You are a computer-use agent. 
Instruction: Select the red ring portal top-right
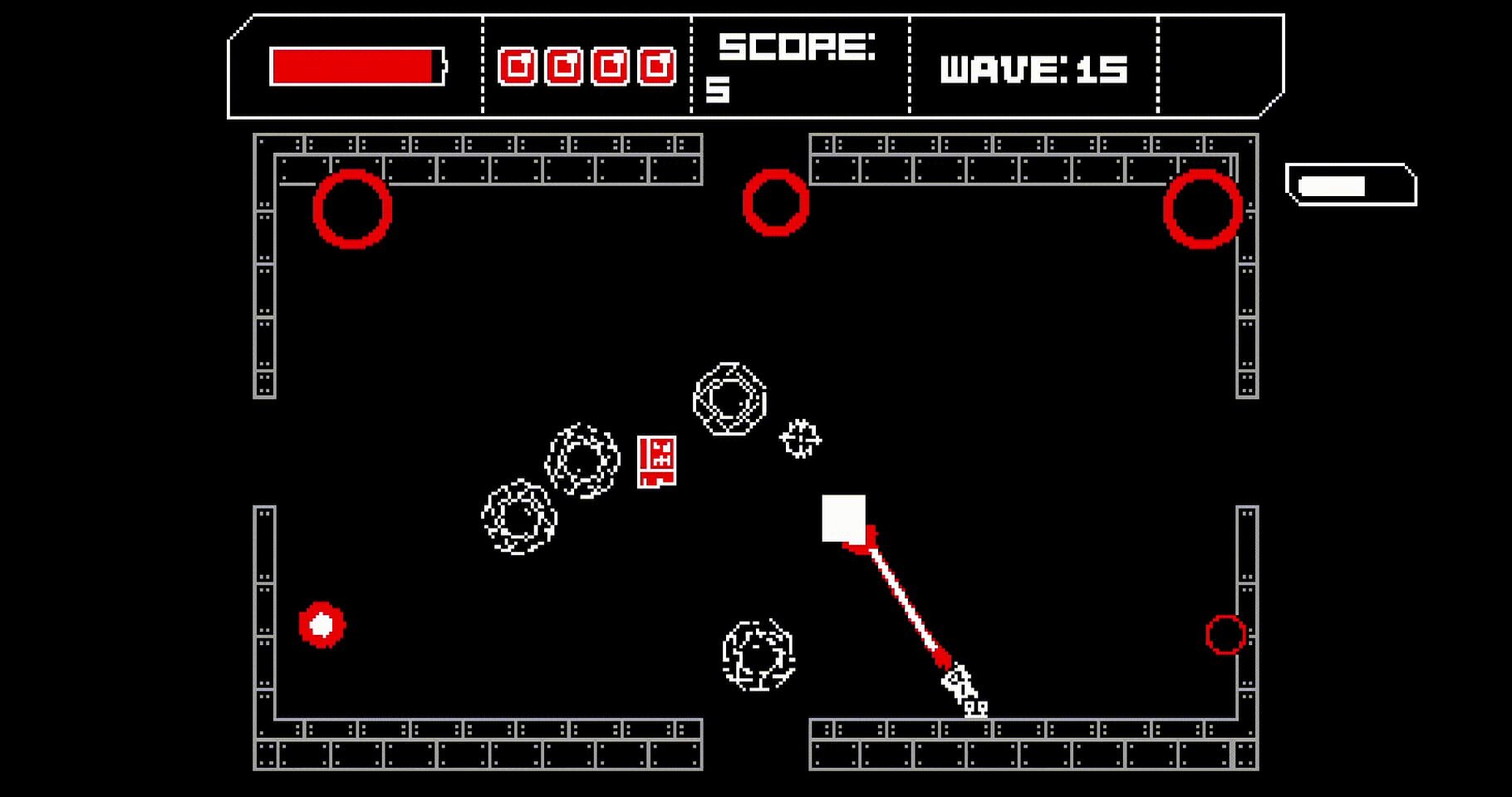[1202, 209]
